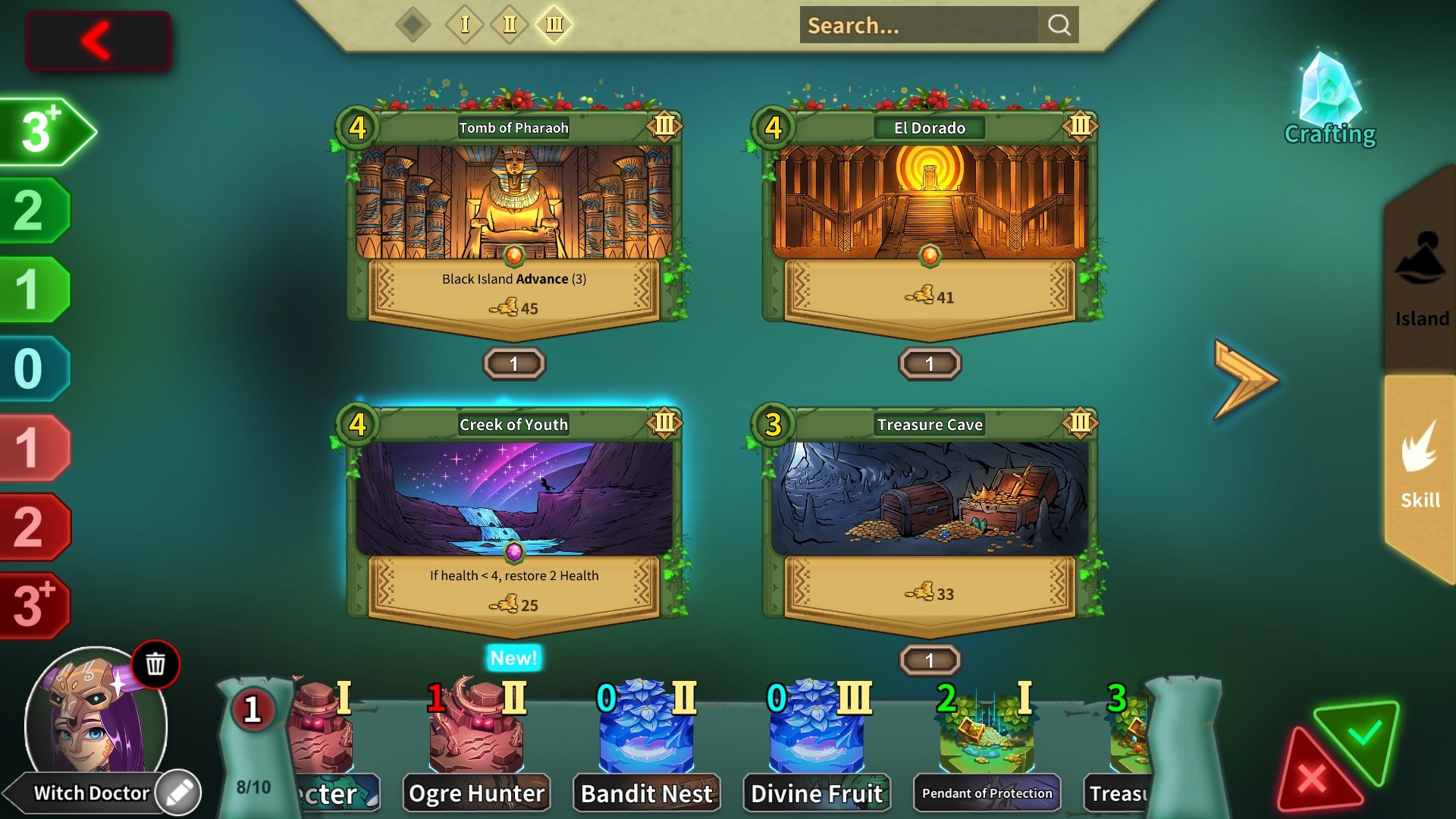Screen dimensions: 1456x819
Task: Delete deck using the trash can icon
Action: [155, 664]
